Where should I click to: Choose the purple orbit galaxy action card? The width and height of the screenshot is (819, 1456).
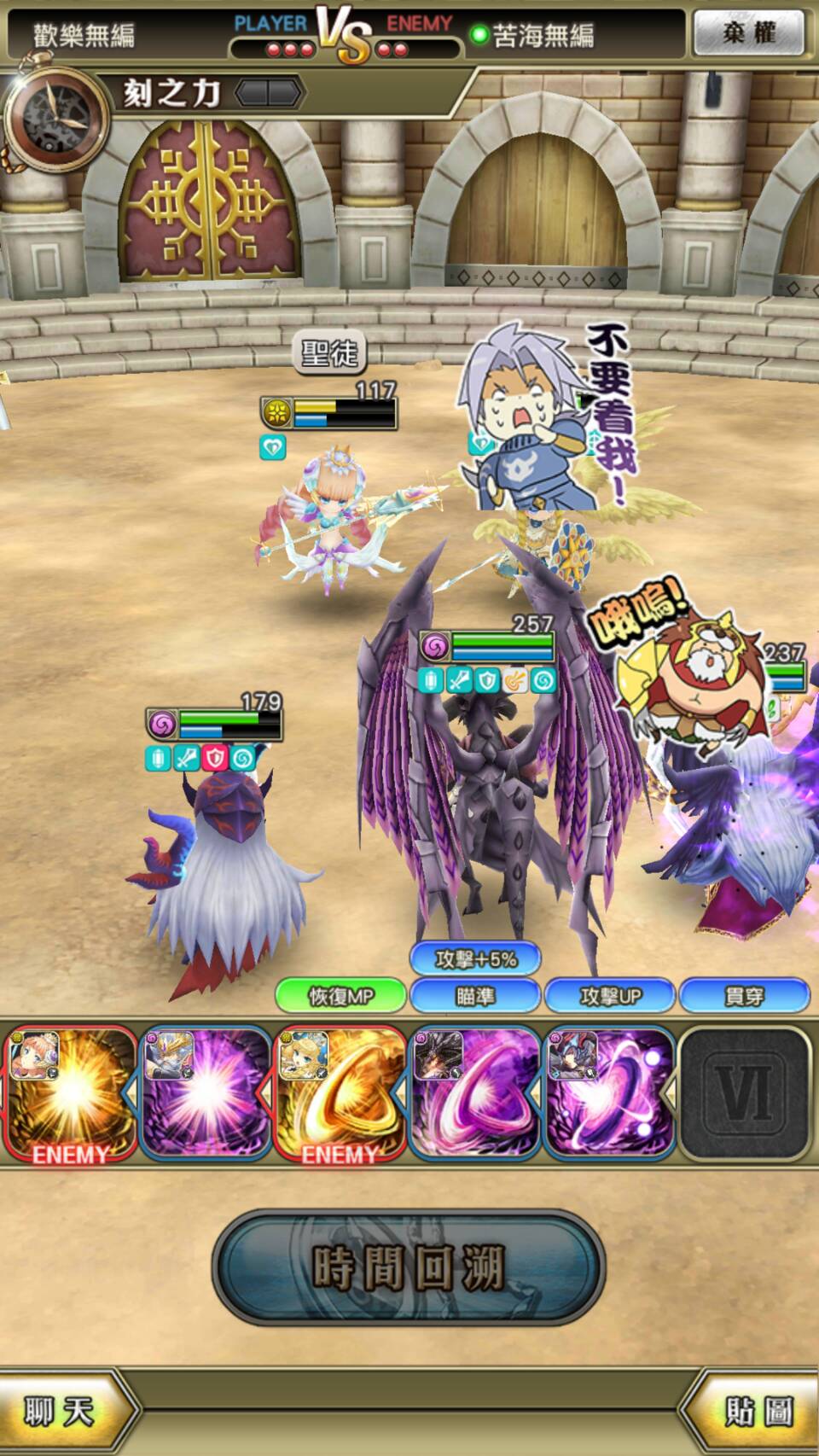(x=609, y=1095)
